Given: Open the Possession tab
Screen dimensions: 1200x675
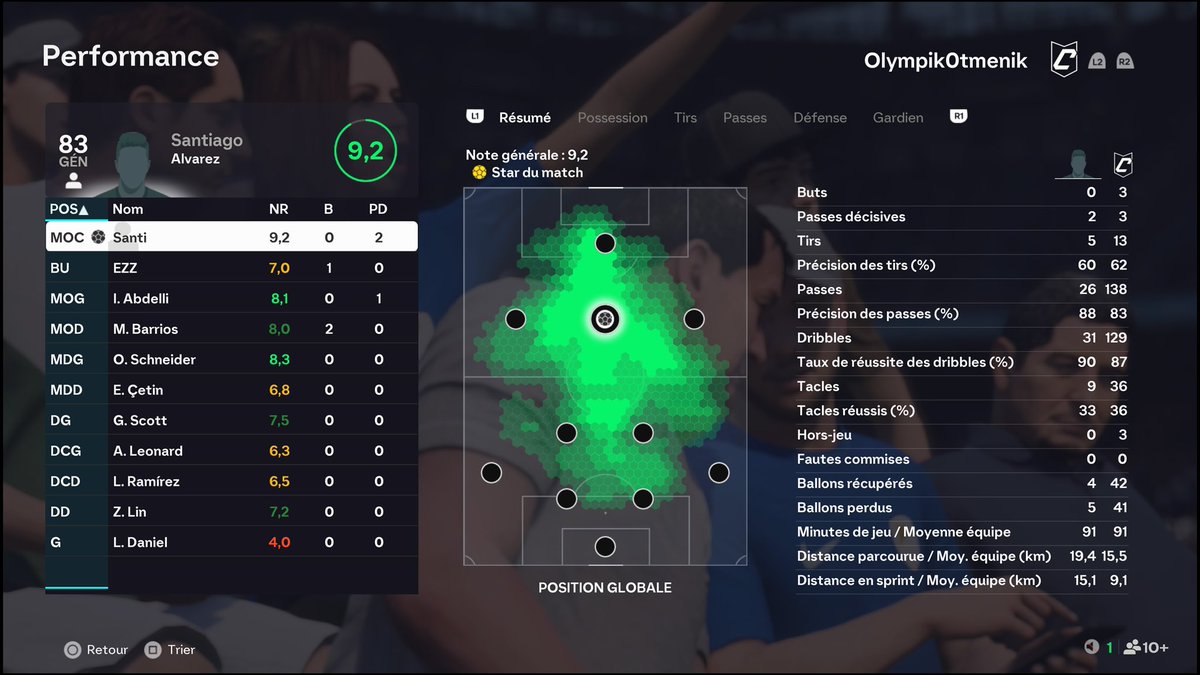Looking at the screenshot, I should coord(612,118).
